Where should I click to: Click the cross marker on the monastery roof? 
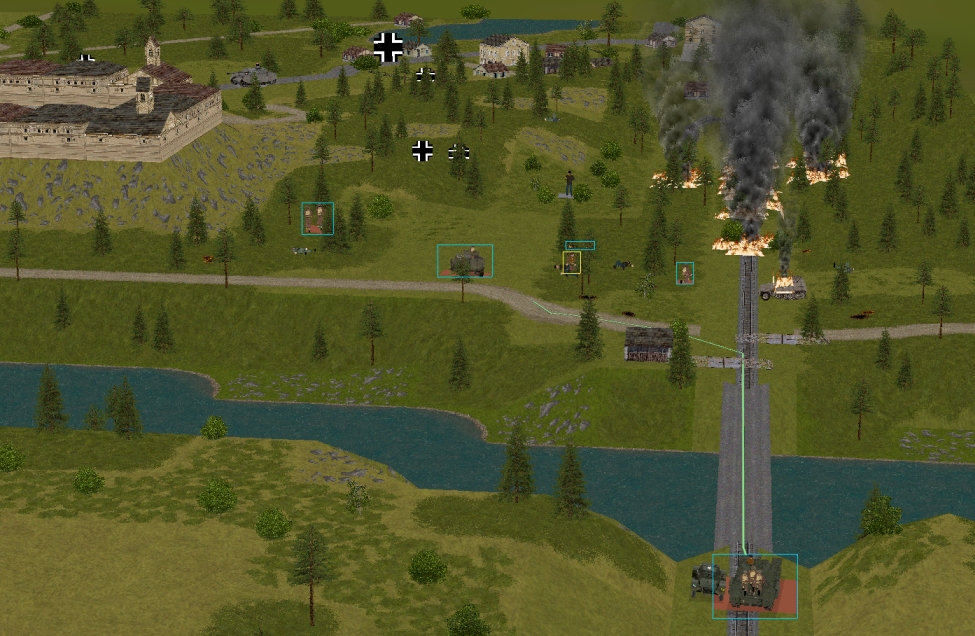point(87,60)
